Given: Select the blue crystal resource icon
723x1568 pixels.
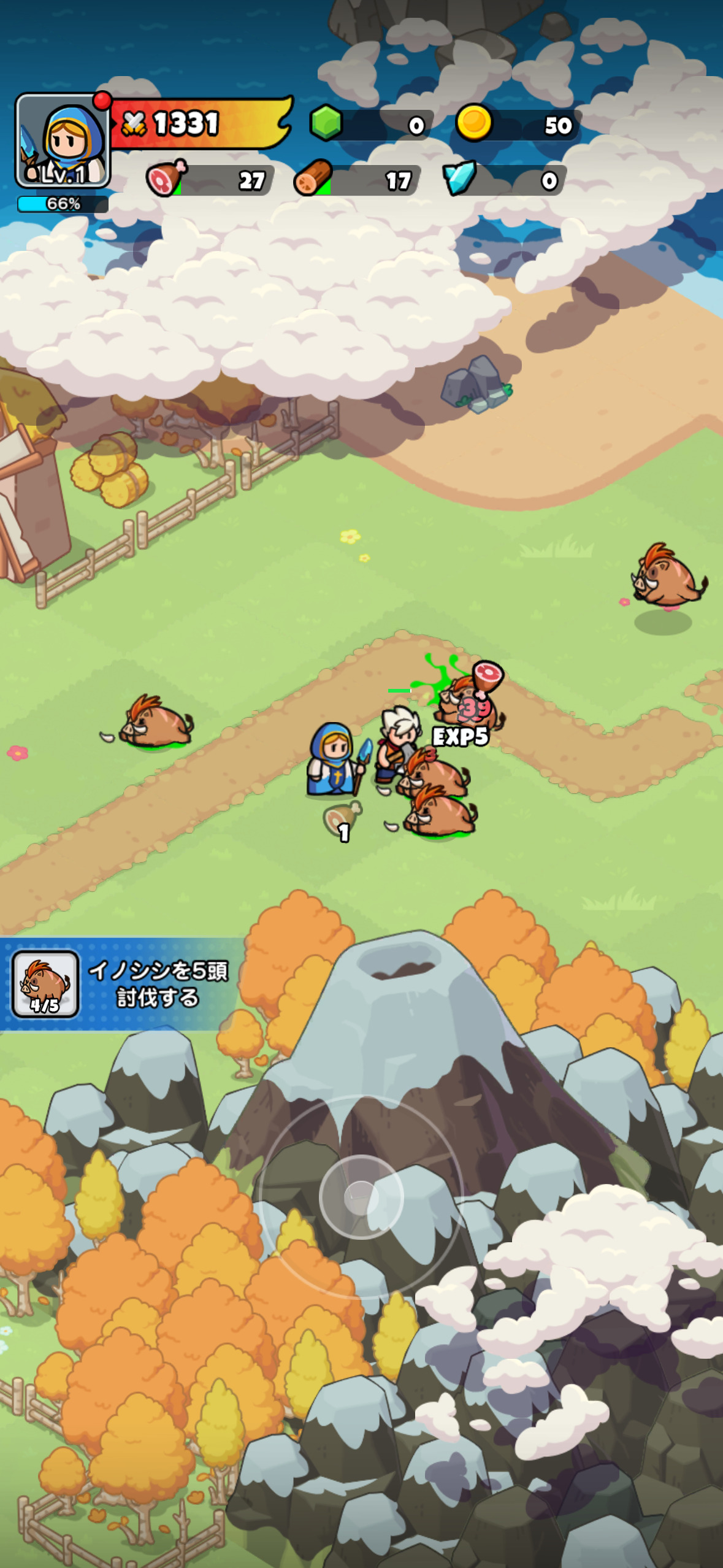Looking at the screenshot, I should [460, 179].
